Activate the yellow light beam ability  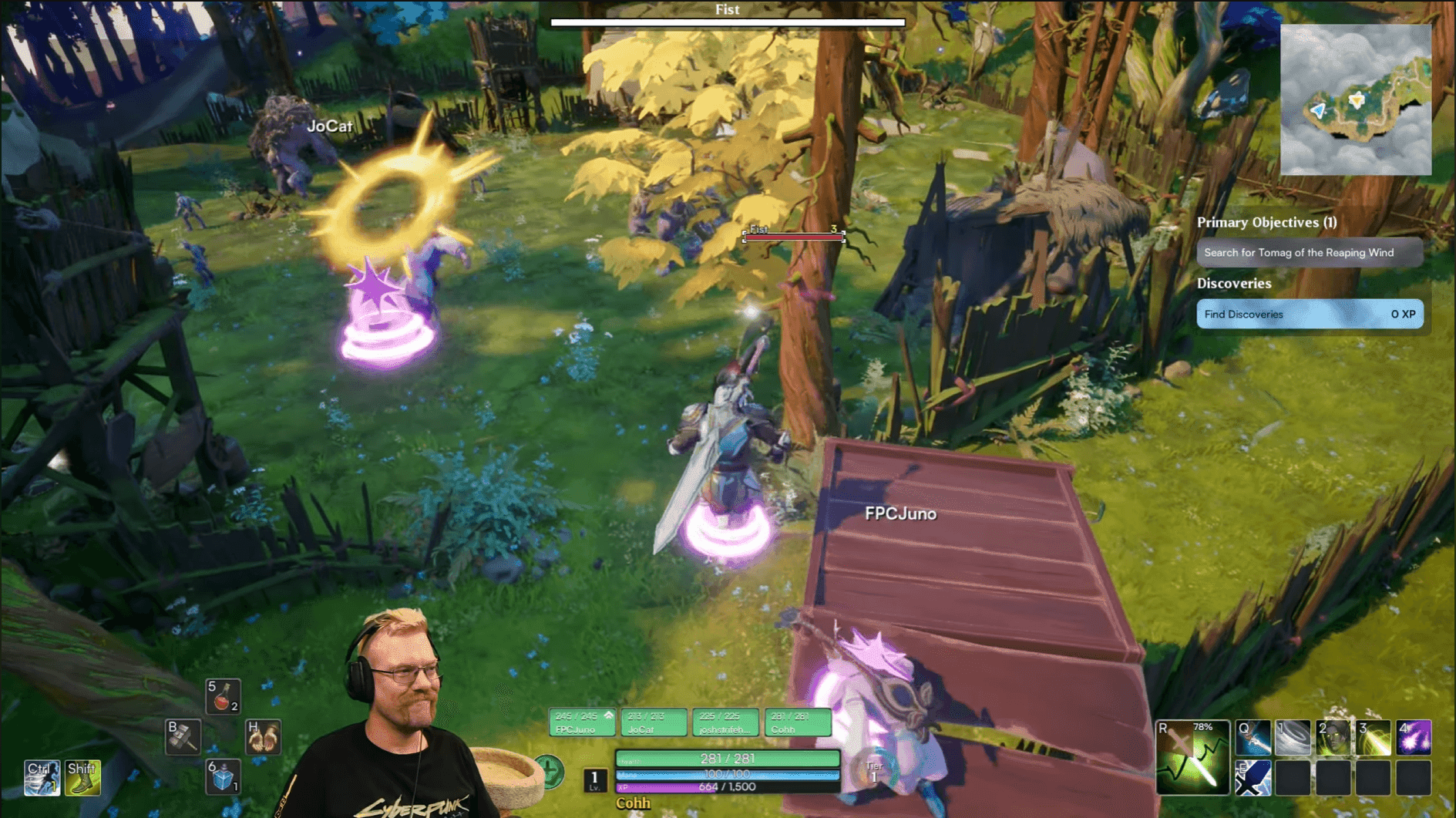(x=1374, y=738)
